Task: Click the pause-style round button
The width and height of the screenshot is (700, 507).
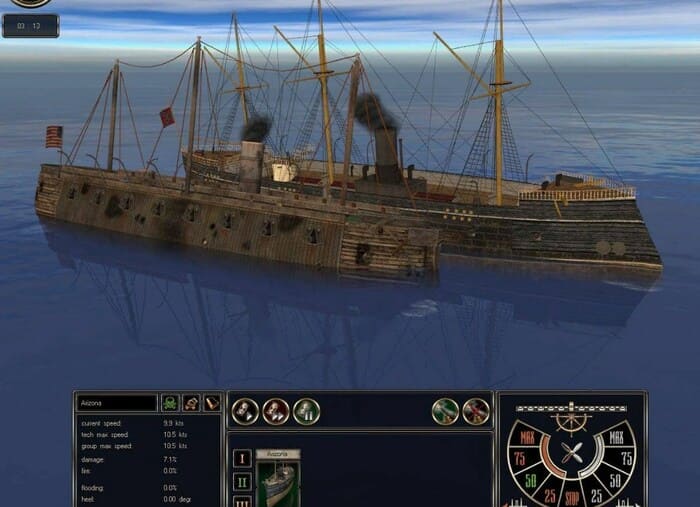Action: [306, 410]
